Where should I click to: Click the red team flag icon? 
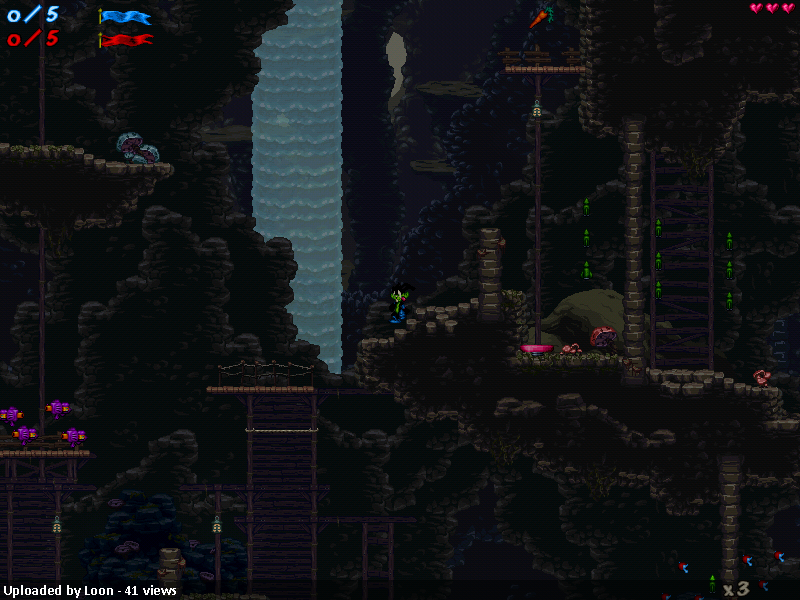[126, 41]
